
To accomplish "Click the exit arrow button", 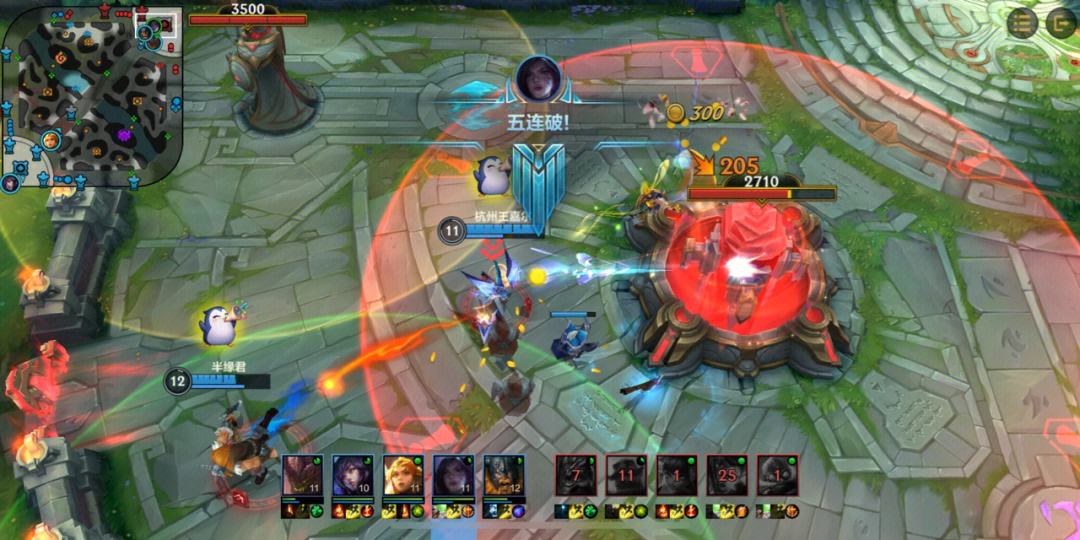I will (x=1060, y=23).
